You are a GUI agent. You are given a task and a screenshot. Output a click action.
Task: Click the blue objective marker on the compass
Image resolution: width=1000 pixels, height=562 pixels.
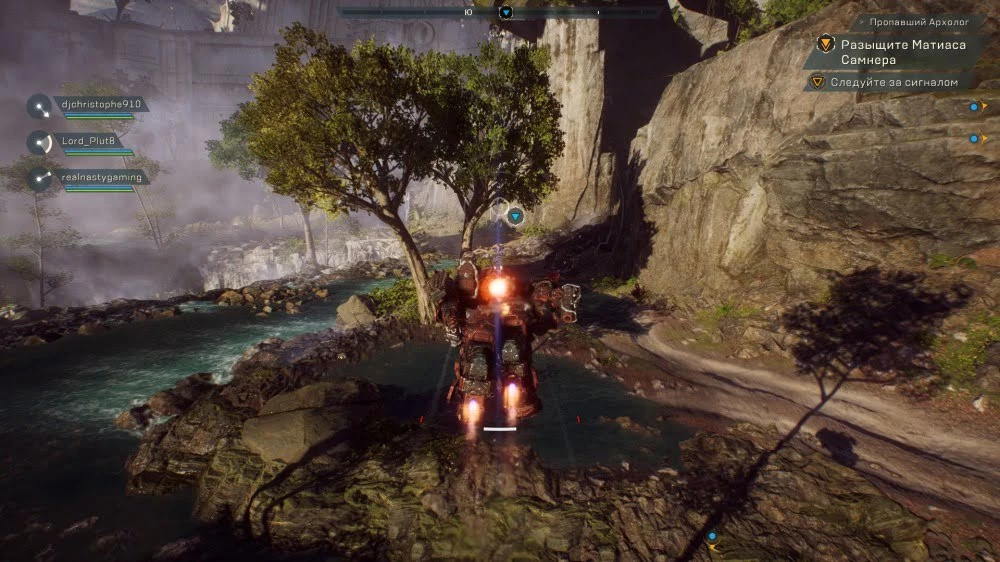point(506,12)
